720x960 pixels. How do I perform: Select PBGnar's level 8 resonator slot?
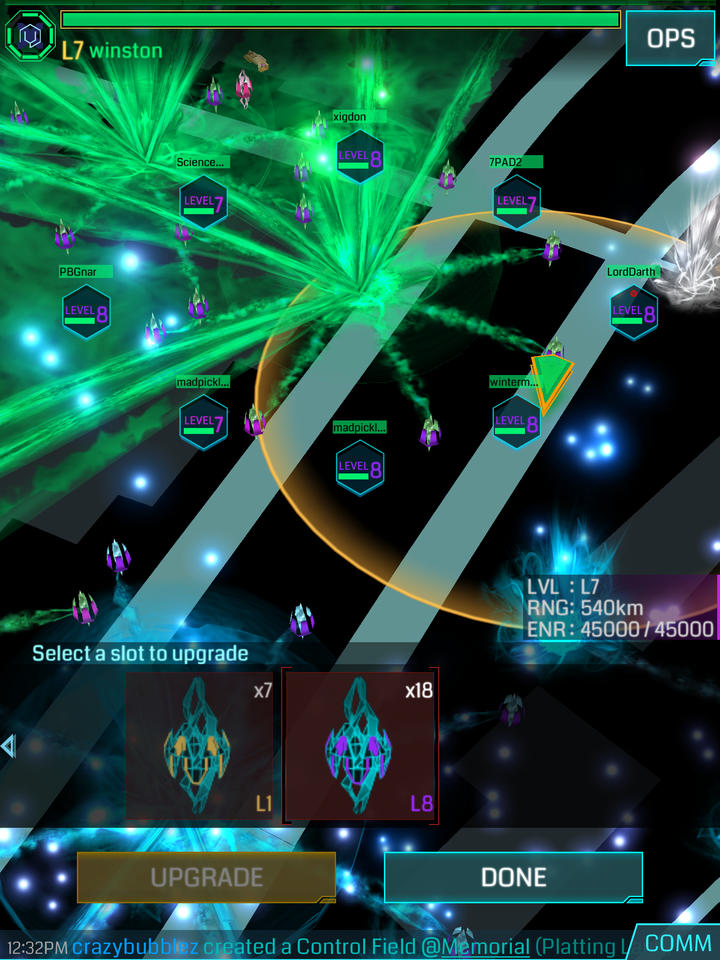click(x=86, y=311)
